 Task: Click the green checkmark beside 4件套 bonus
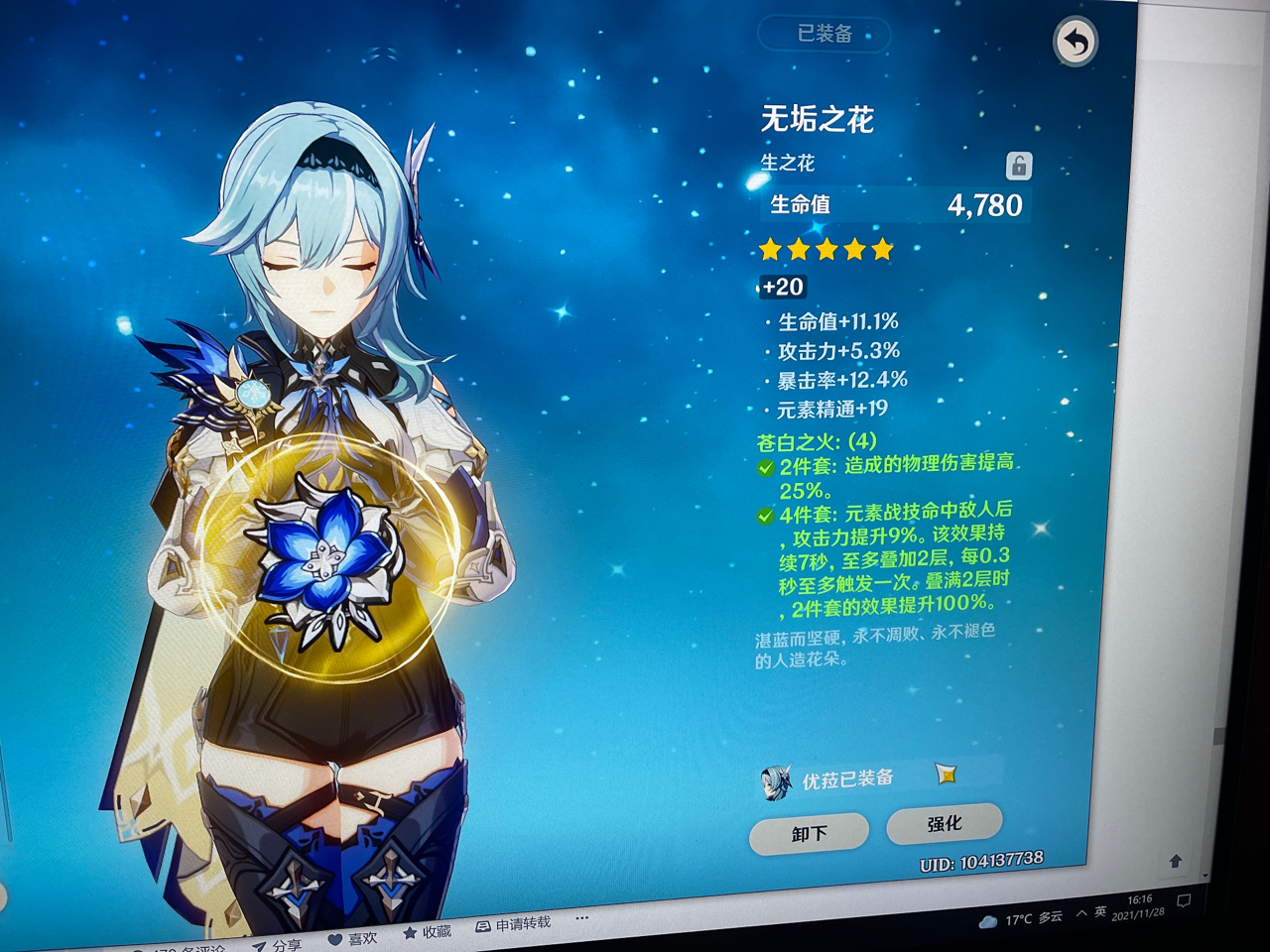coord(763,515)
